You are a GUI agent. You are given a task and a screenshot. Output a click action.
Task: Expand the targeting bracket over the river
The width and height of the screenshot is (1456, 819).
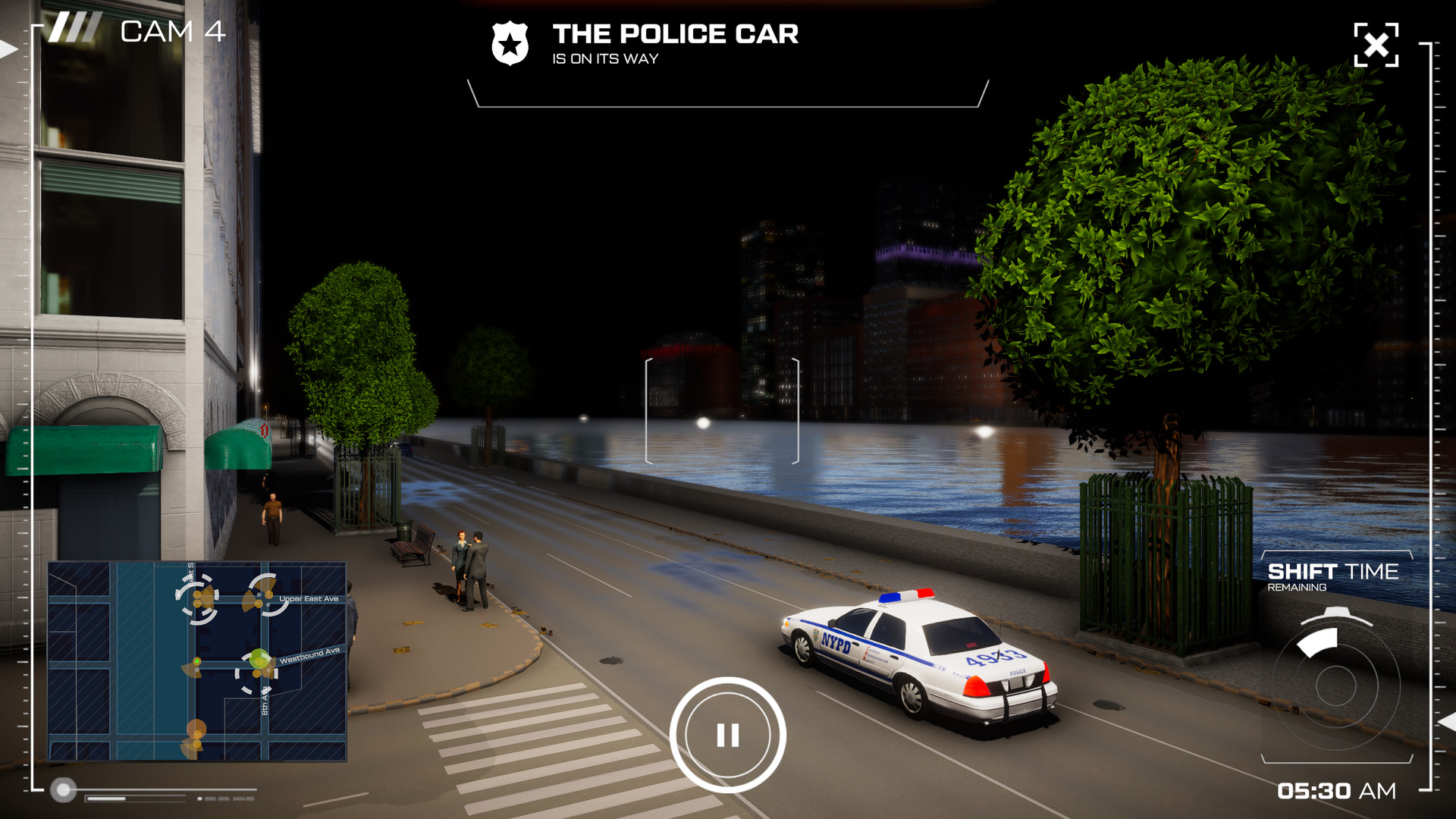tap(722, 409)
